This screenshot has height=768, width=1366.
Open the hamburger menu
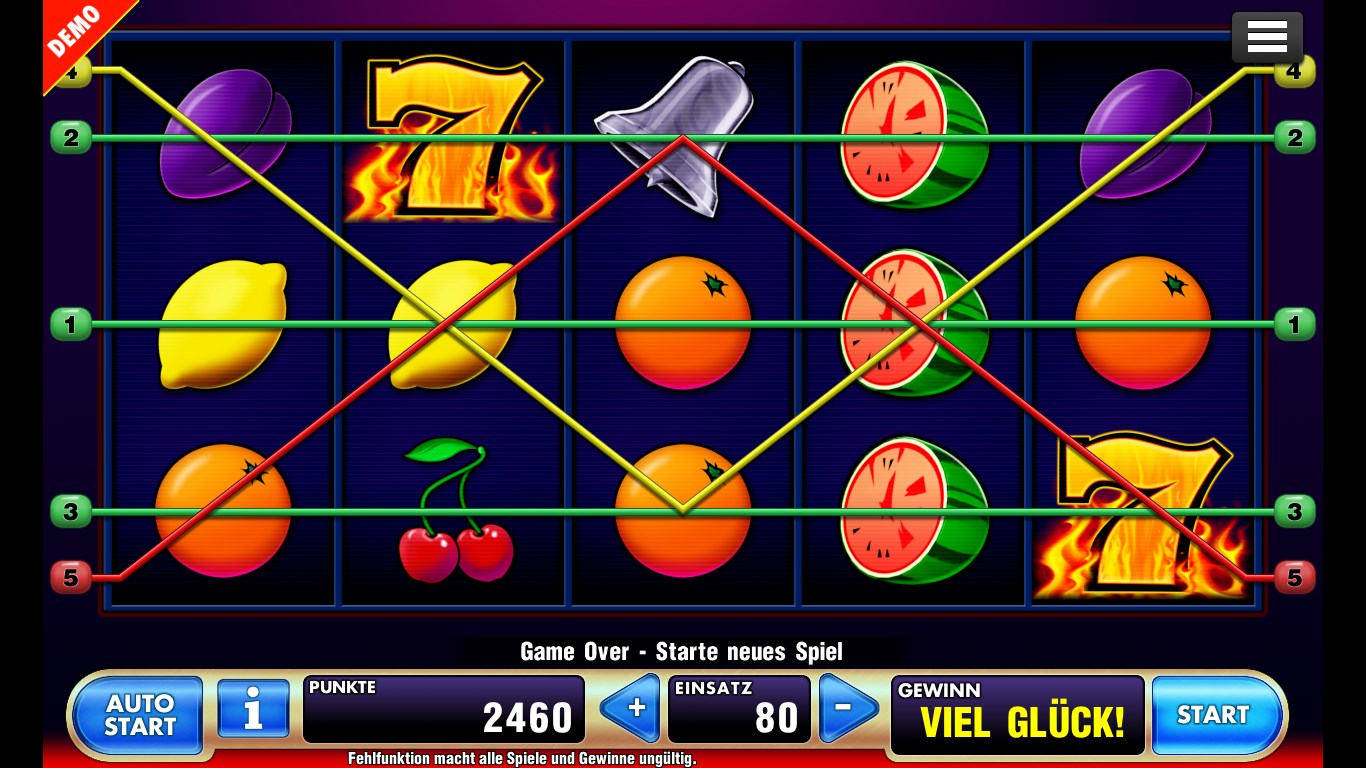[x=1266, y=37]
